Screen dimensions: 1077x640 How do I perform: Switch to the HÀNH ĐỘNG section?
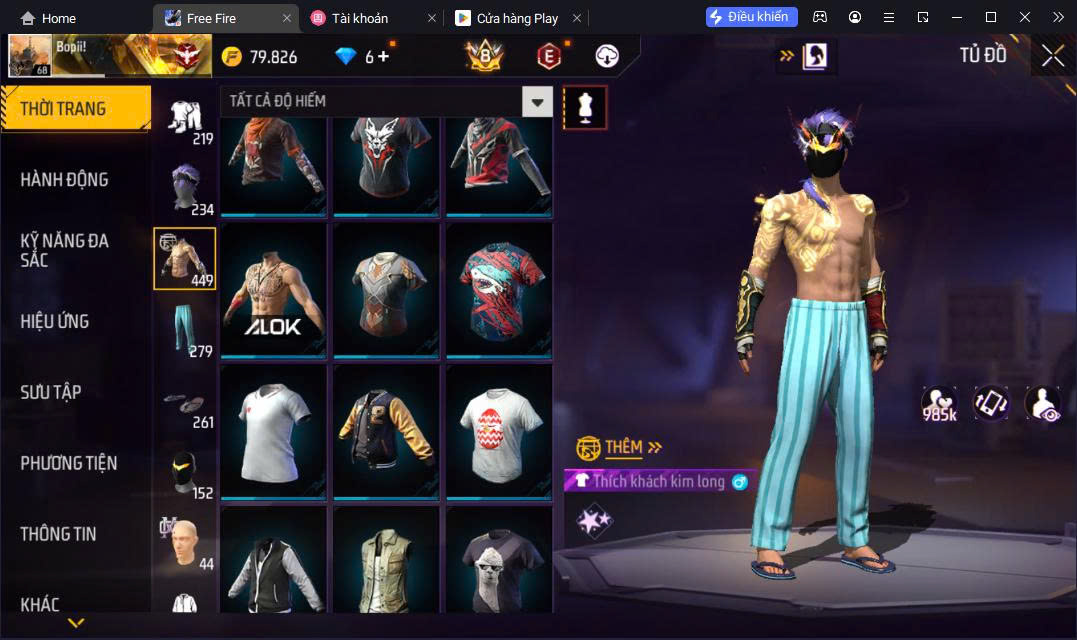(x=65, y=180)
